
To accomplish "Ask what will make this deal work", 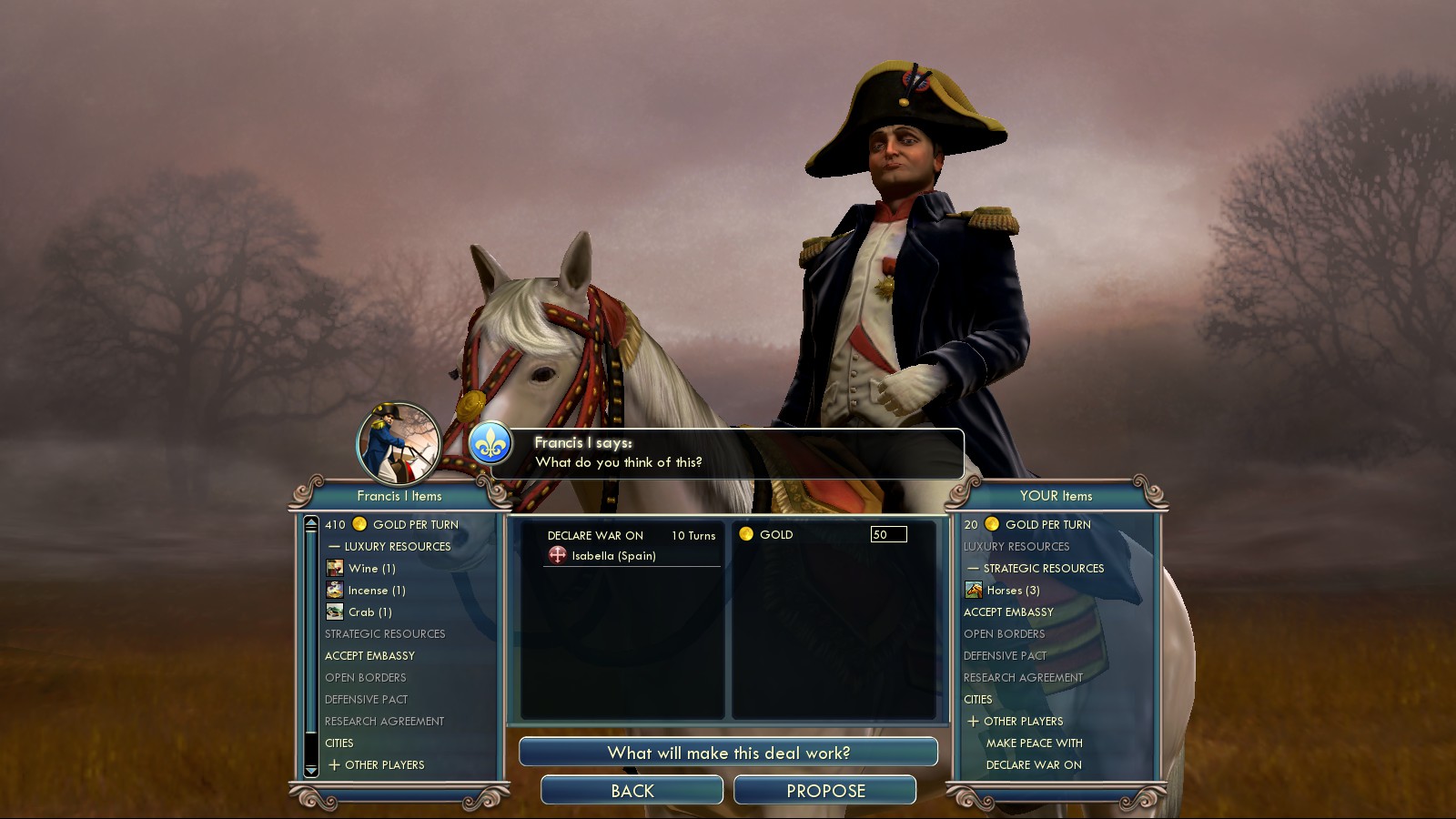I will coord(728,753).
